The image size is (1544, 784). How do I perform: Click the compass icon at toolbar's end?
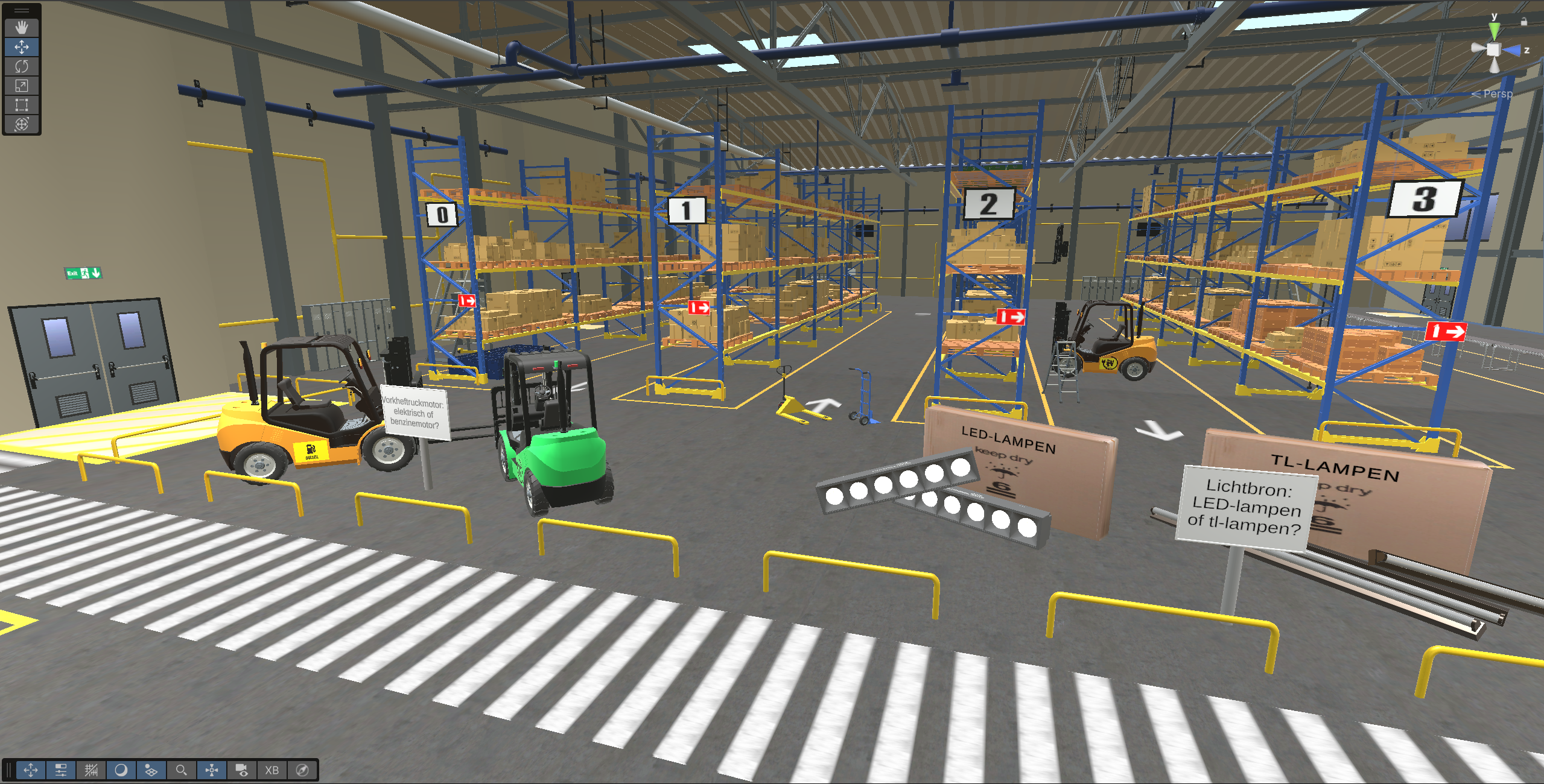pyautogui.click(x=301, y=770)
